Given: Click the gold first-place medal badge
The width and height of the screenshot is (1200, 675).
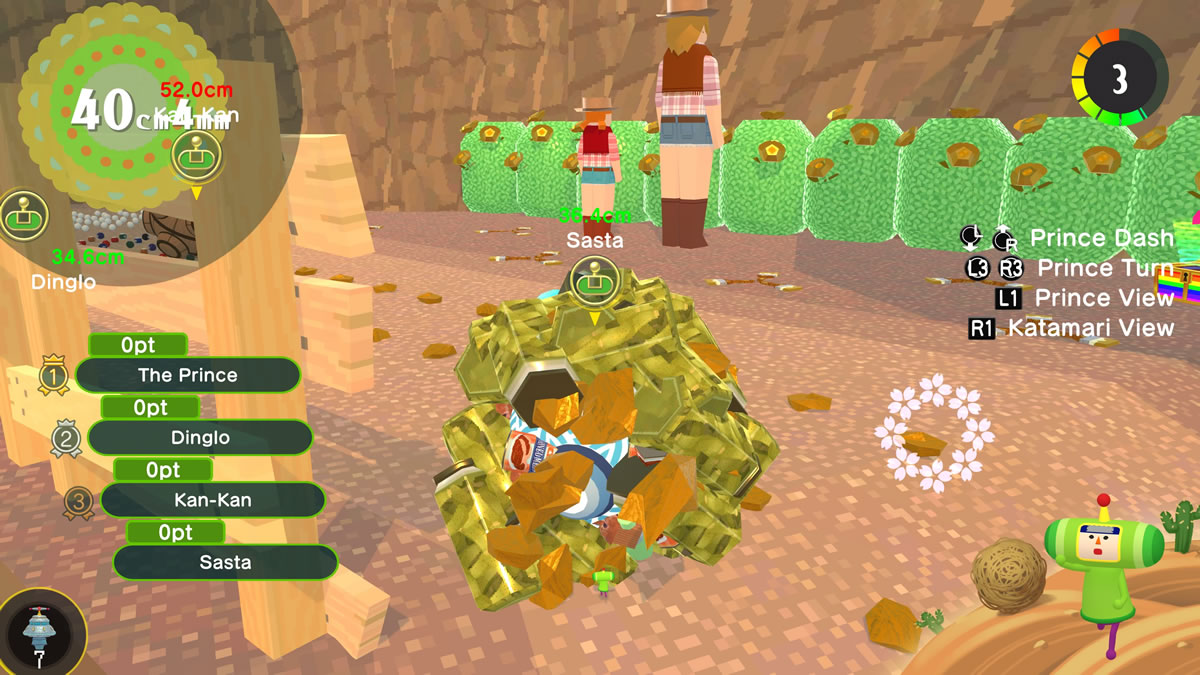Looking at the screenshot, I should 54,376.
